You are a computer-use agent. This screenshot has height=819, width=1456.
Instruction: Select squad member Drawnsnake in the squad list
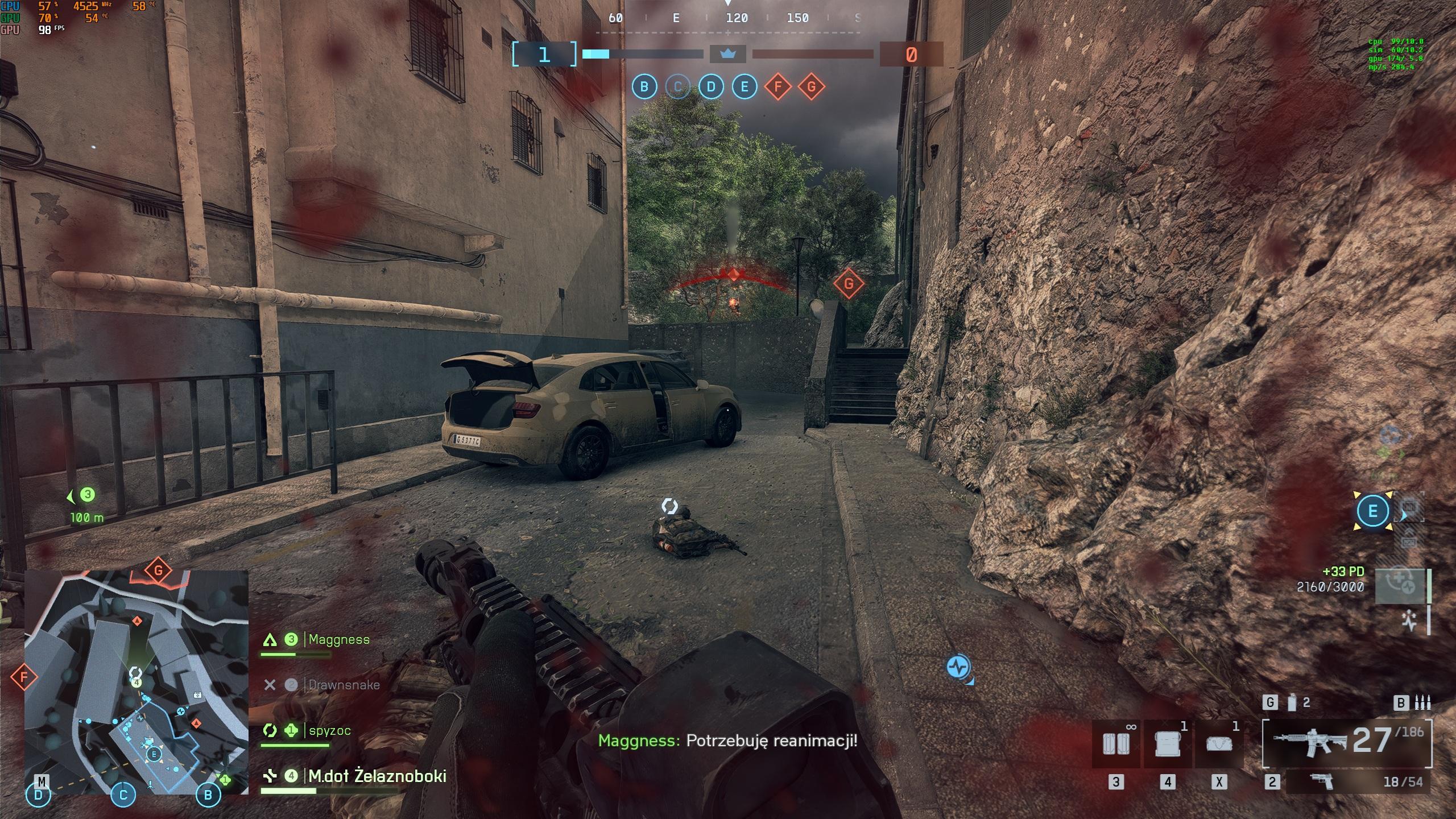coord(344,685)
